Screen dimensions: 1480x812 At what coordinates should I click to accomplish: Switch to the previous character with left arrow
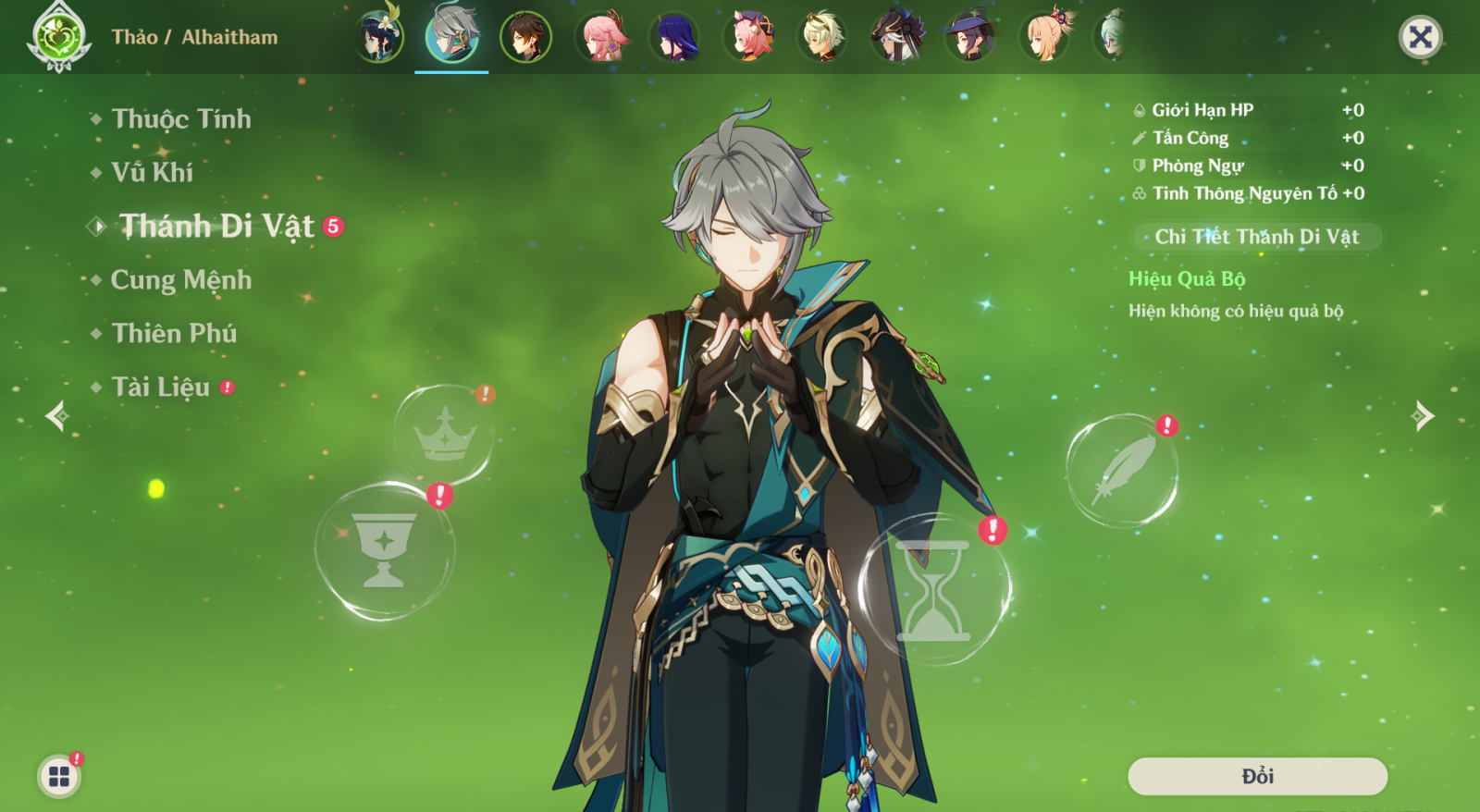coord(57,416)
